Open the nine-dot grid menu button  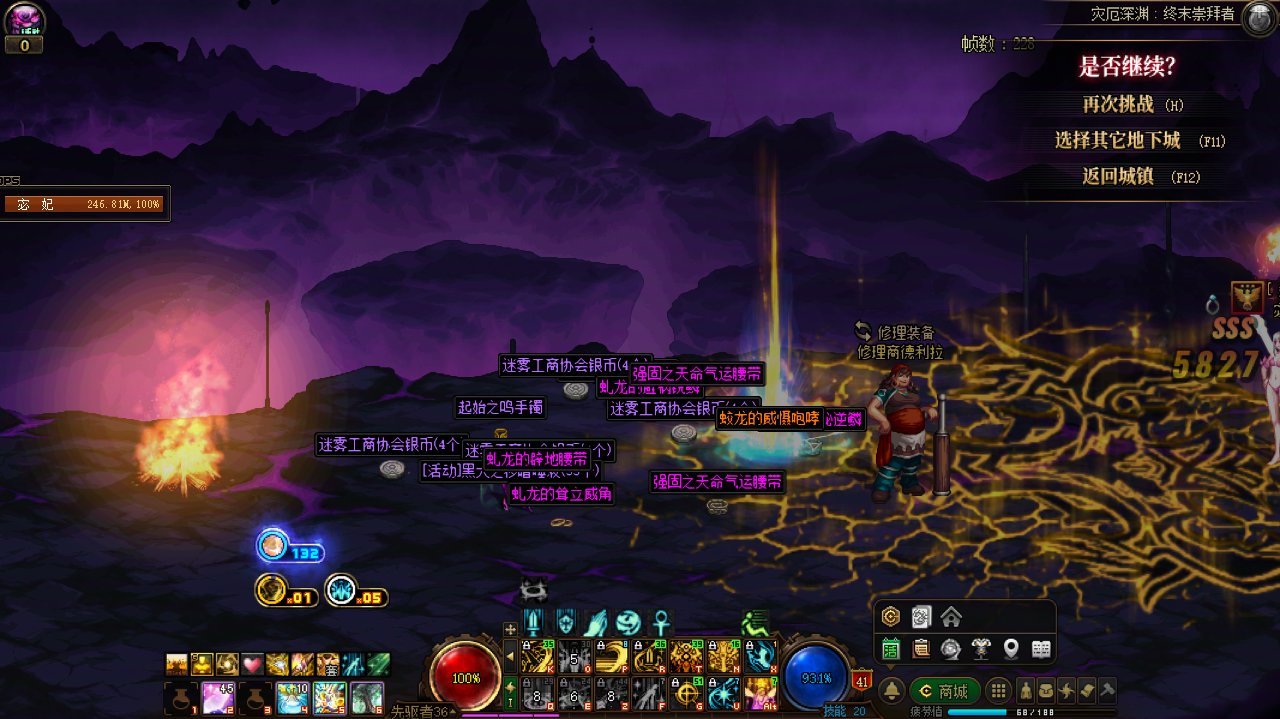click(997, 691)
